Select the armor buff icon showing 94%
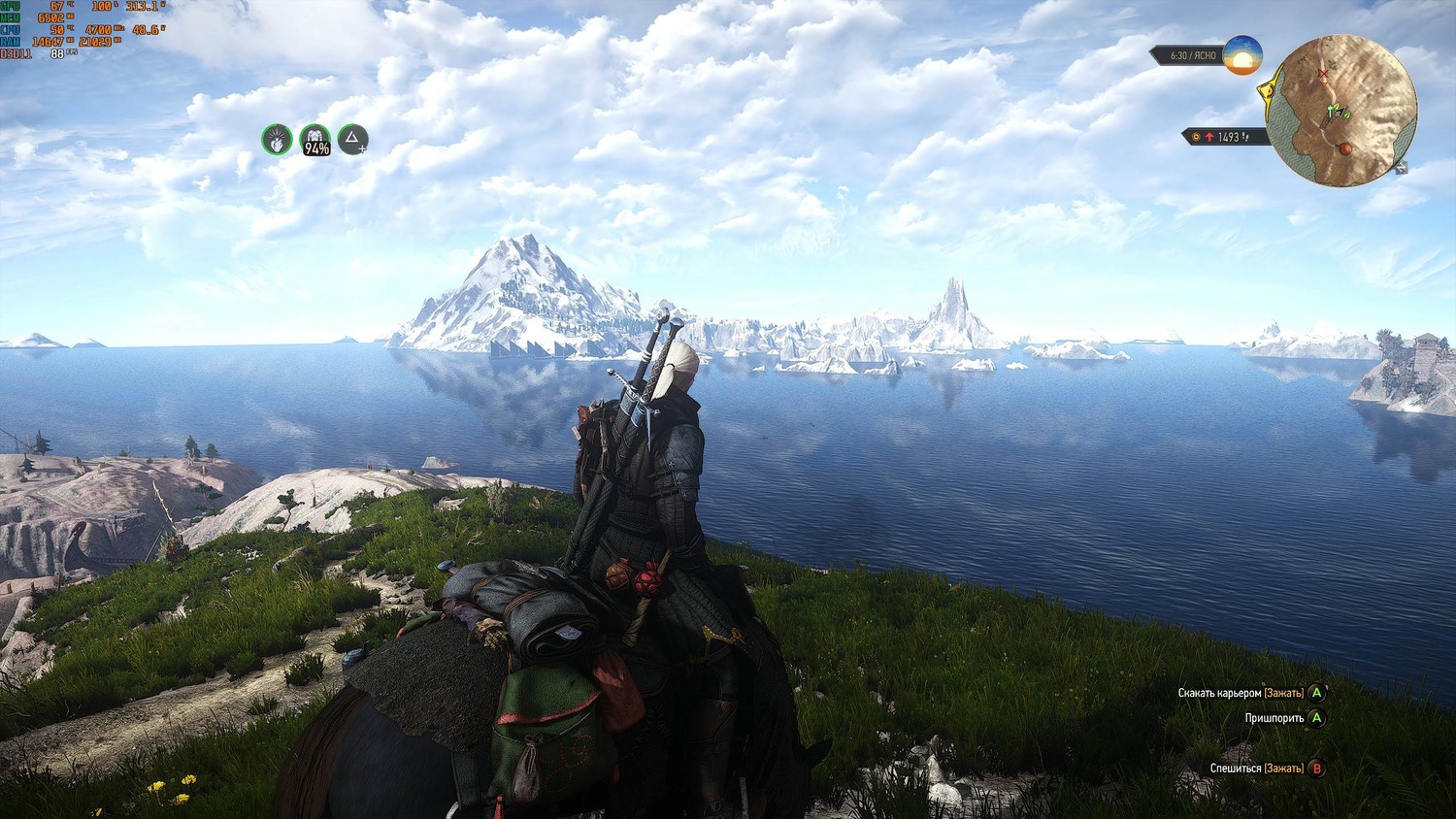 click(314, 140)
